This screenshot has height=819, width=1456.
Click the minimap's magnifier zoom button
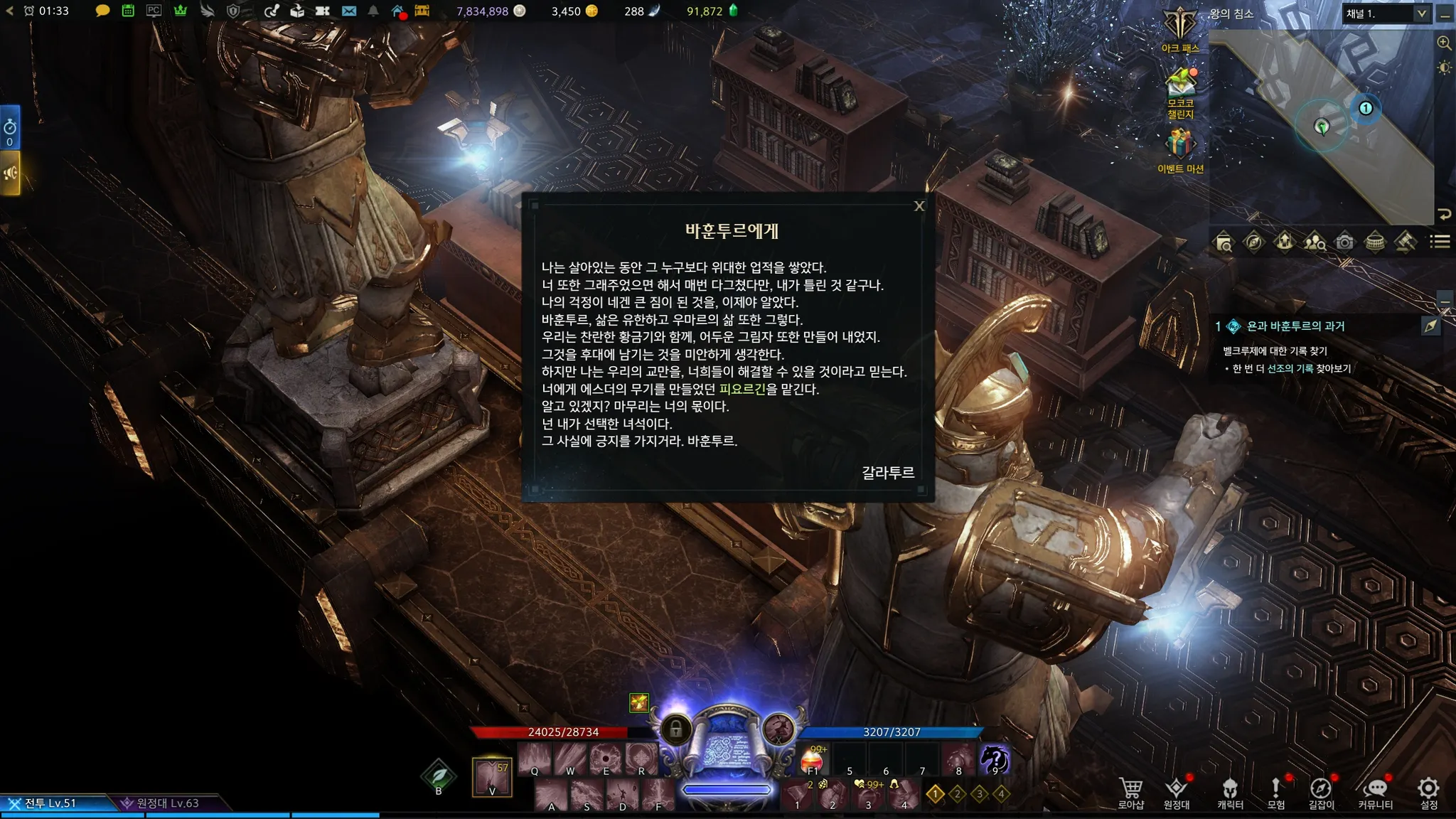1444,43
